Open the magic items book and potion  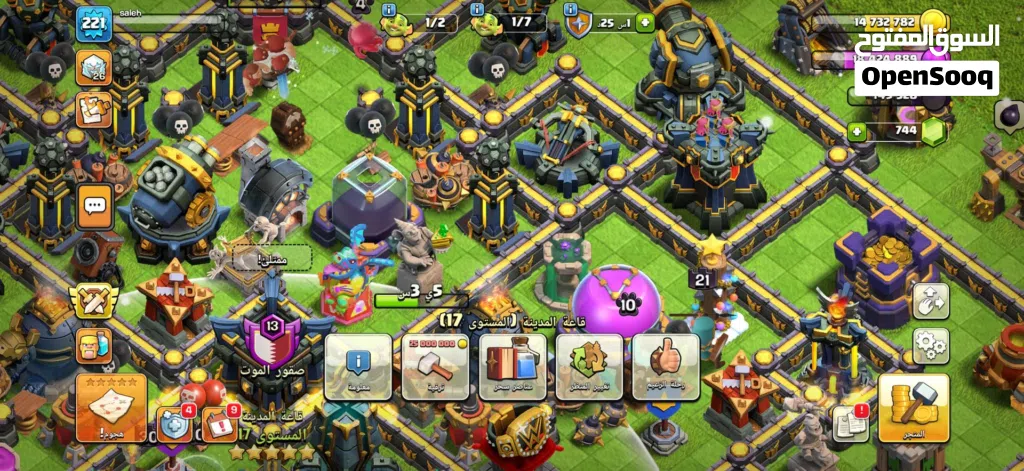pos(512,366)
